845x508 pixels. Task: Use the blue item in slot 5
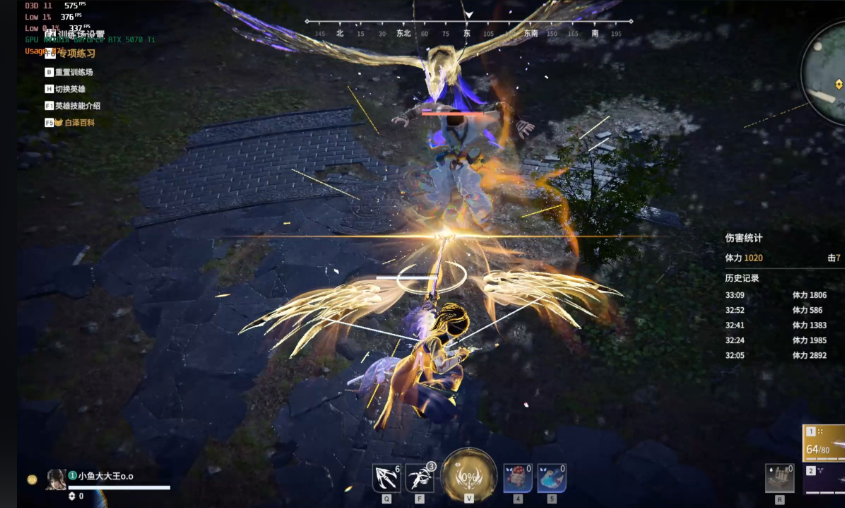tap(551, 477)
